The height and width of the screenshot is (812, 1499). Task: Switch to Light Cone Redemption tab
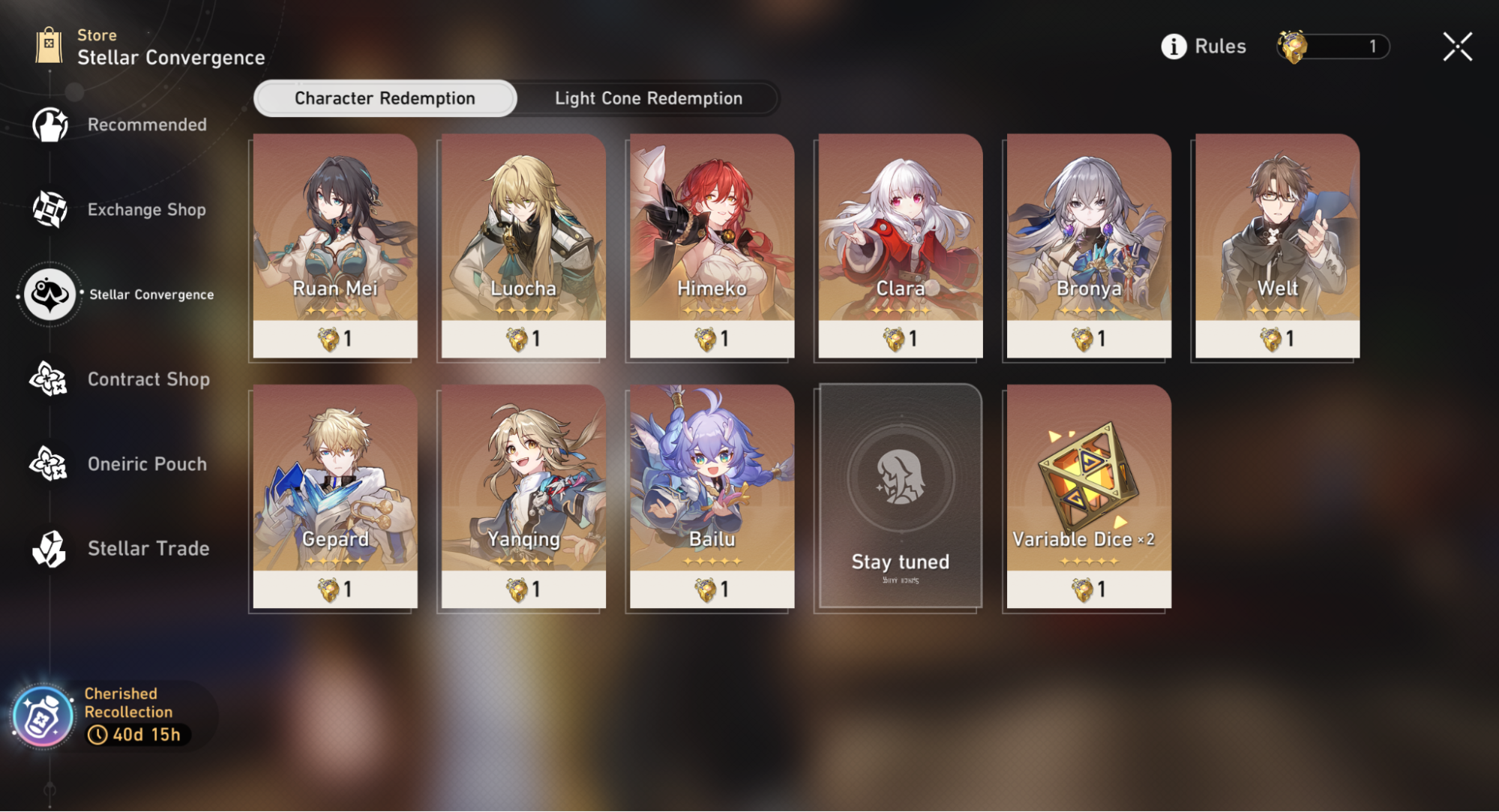[x=648, y=98]
